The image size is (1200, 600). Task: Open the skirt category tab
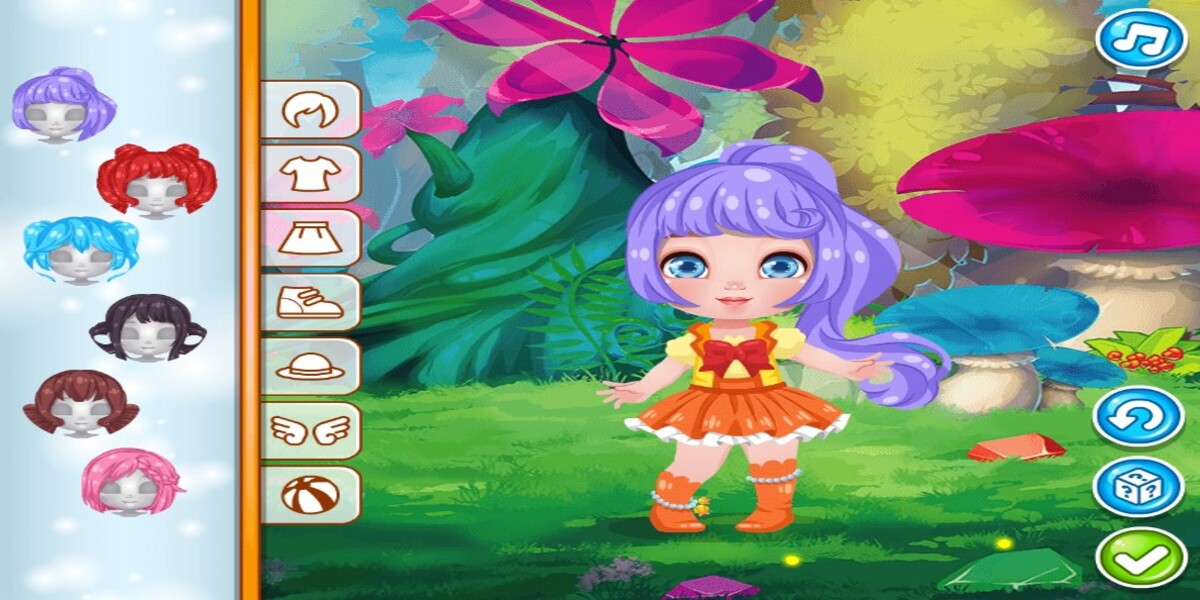[x=310, y=238]
